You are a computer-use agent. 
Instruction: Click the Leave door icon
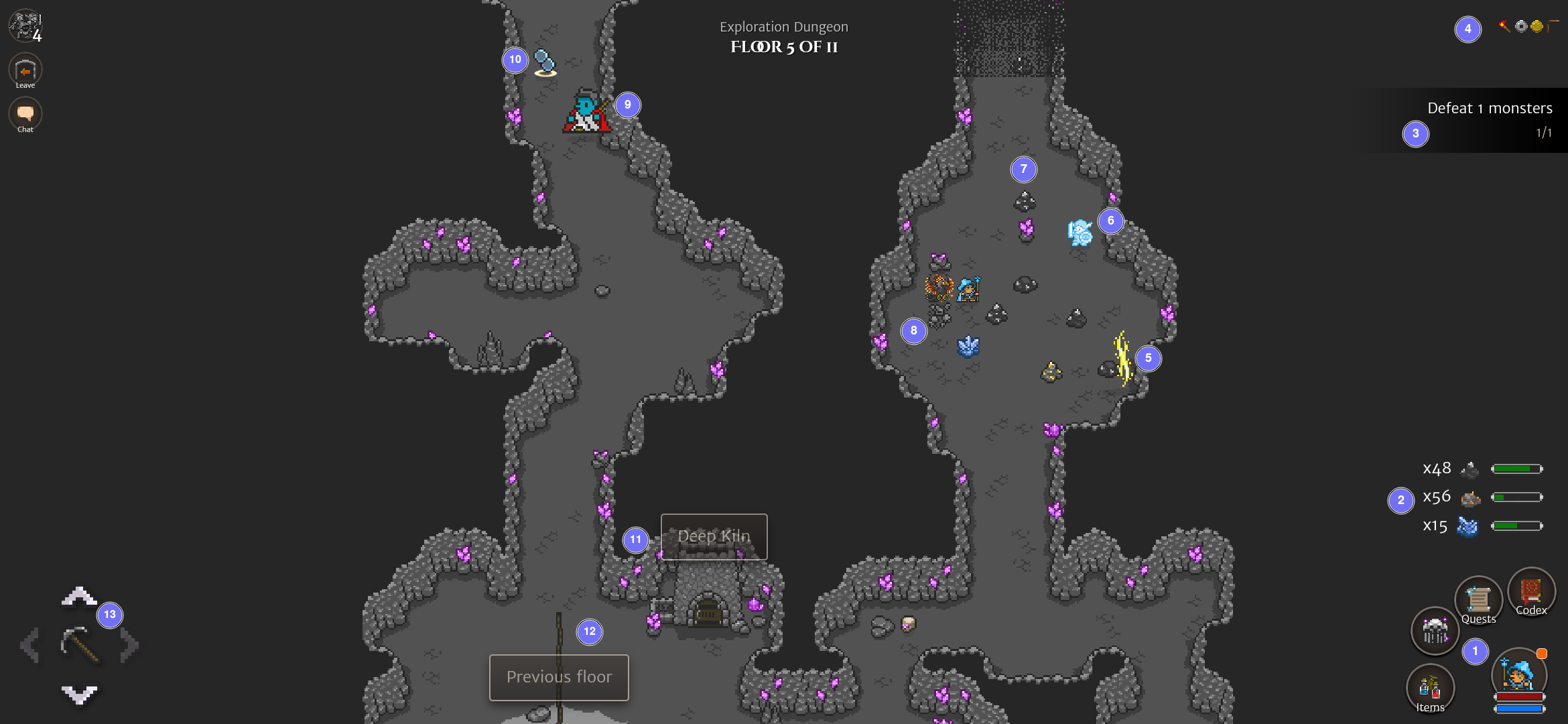click(25, 69)
